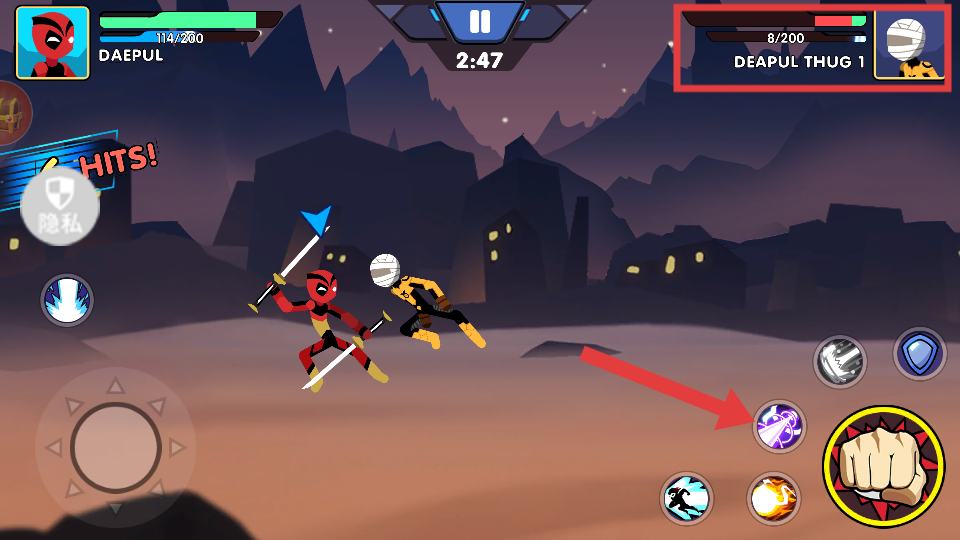Use the cyan dash sprint skill
960x540 pixels.
point(686,498)
